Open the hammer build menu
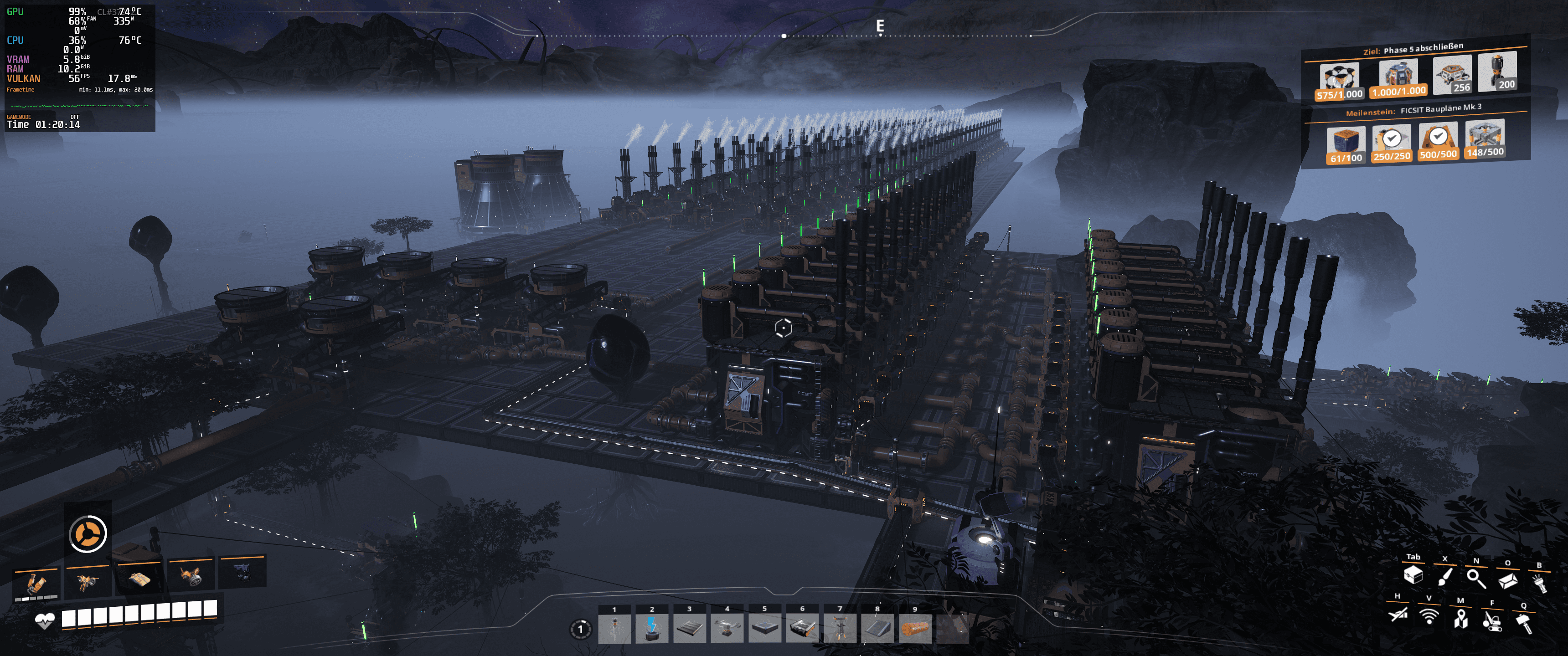The width and height of the screenshot is (1568, 656). [1523, 623]
